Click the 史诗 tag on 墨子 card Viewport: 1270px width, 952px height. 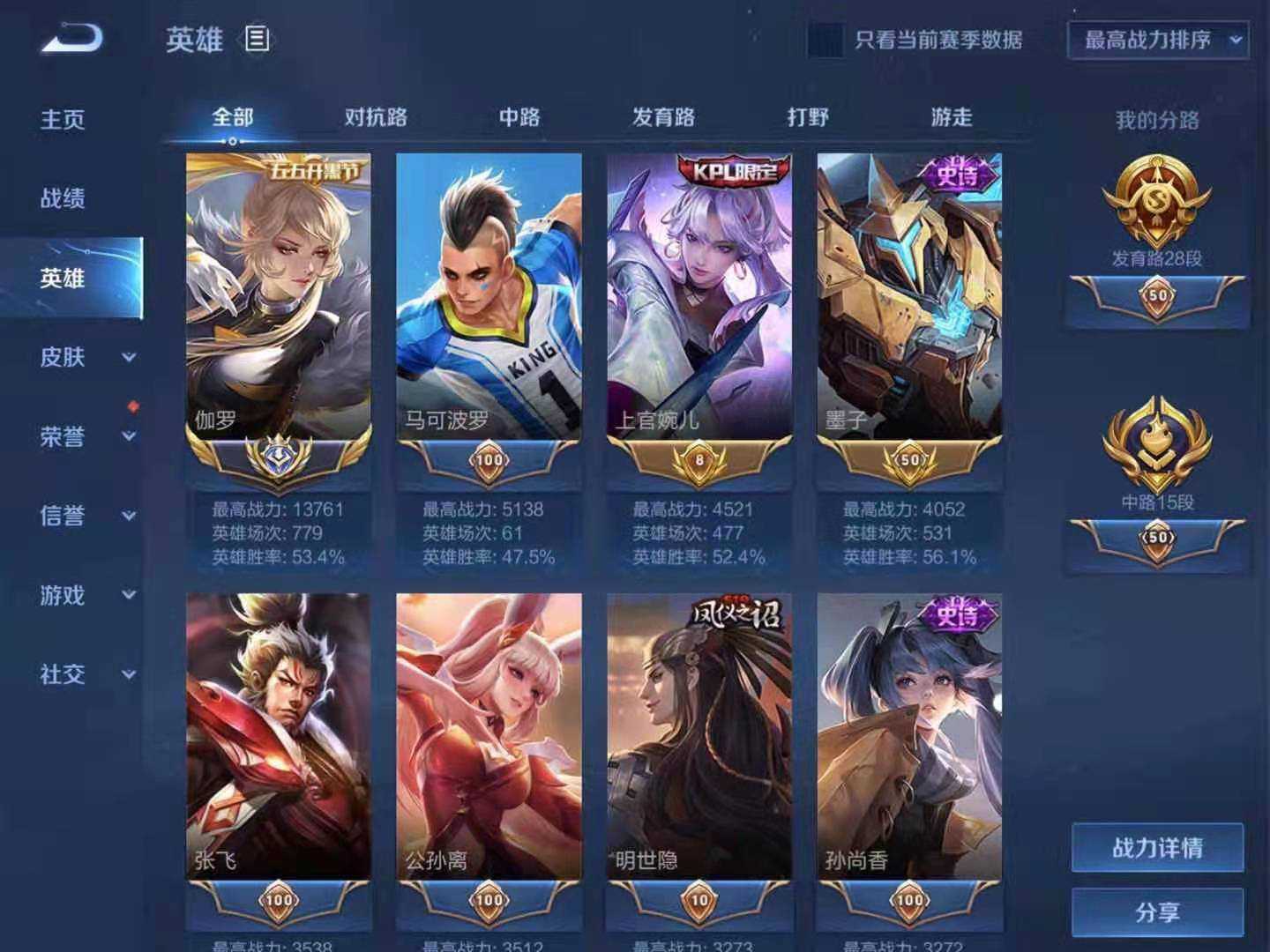(959, 170)
